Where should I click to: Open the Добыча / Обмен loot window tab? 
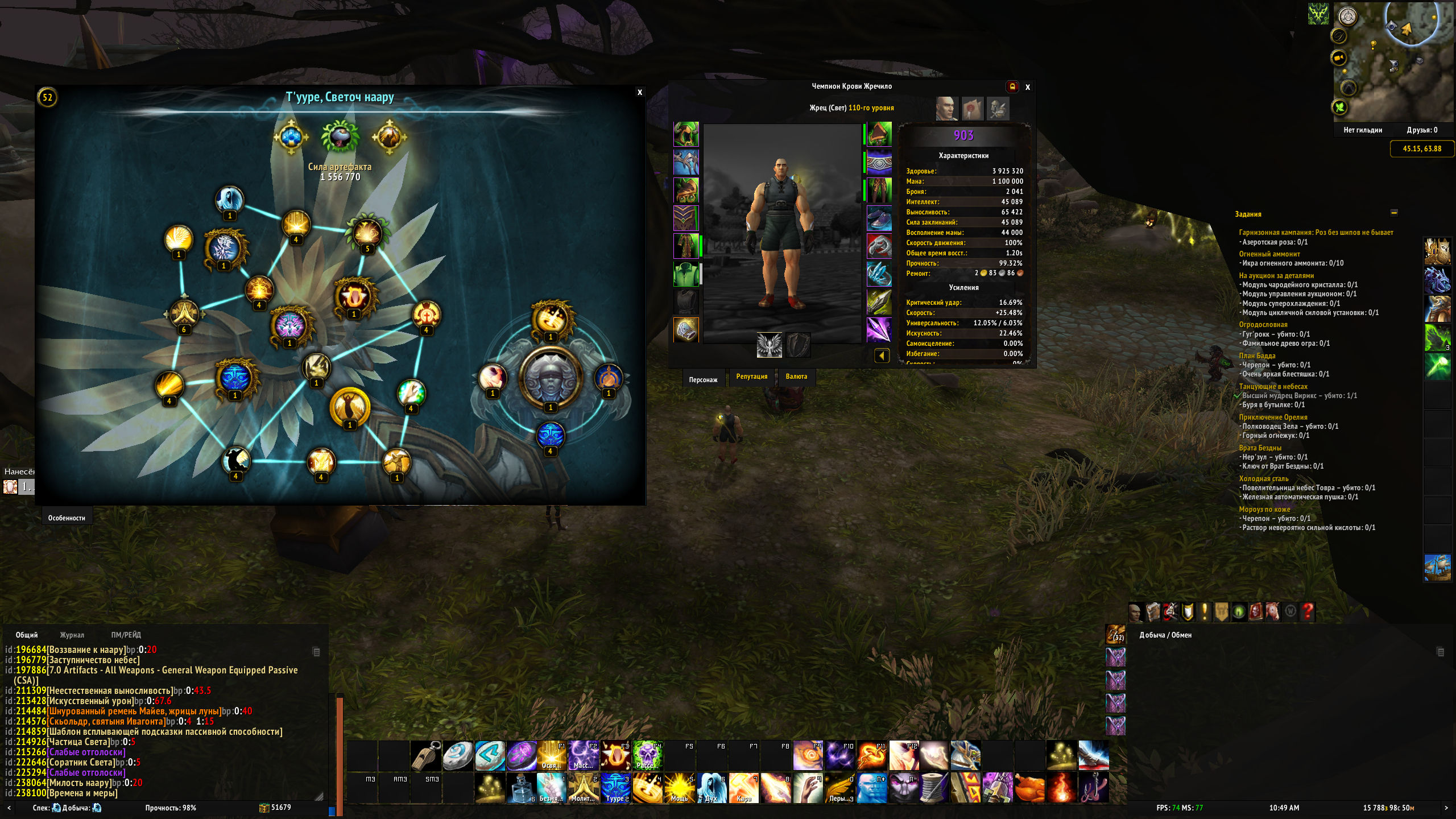point(1165,635)
